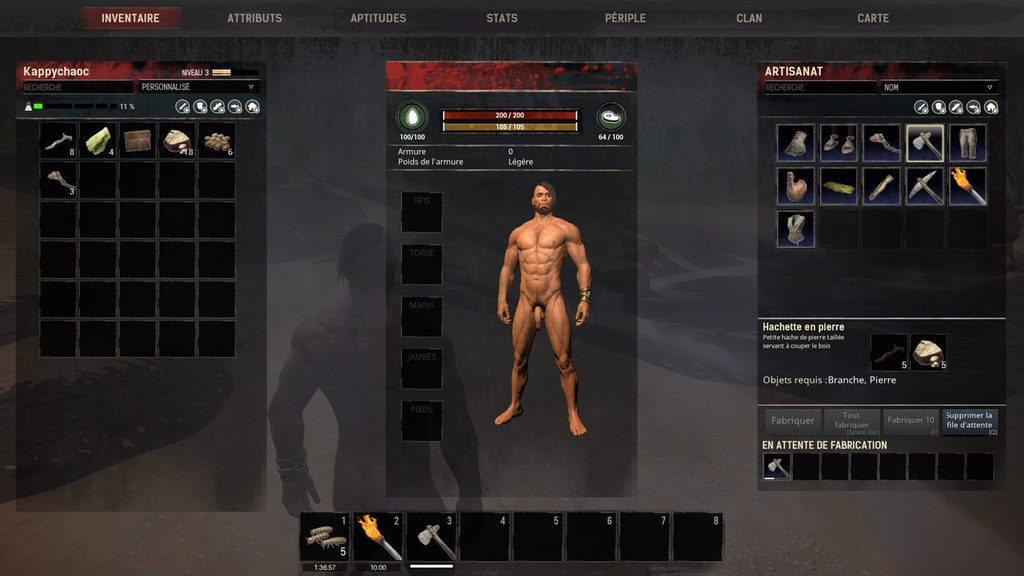1024x576 pixels.
Task: Open the Périple journey tab
Action: click(625, 18)
